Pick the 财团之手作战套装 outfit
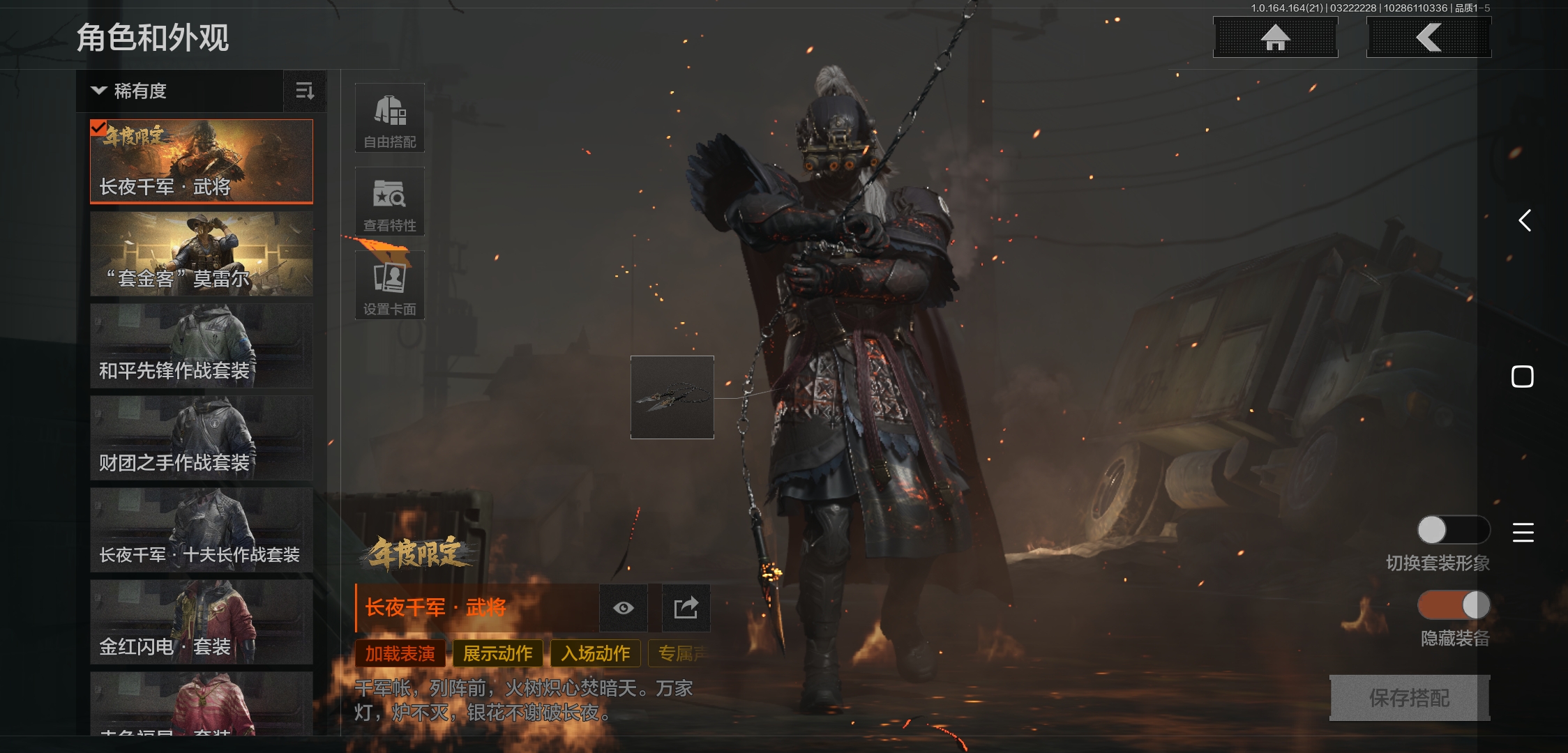Screen dimensions: 1568x753 (202, 438)
